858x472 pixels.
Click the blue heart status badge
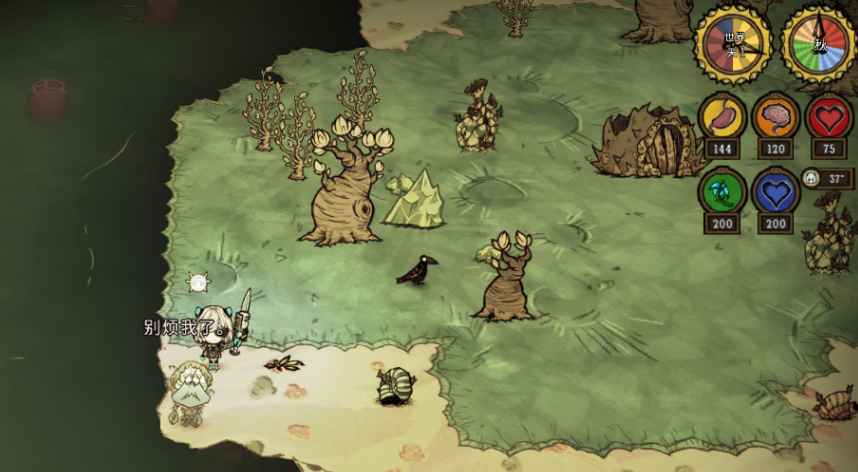pyautogui.click(x=775, y=190)
